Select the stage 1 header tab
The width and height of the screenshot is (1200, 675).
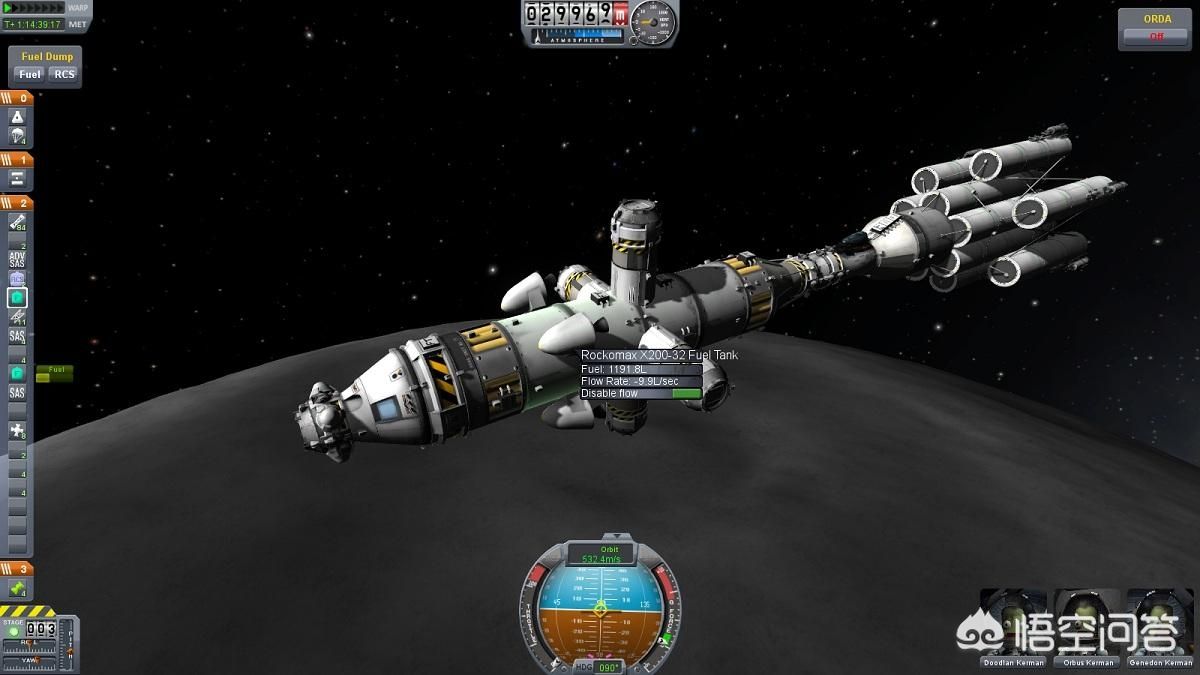coord(17,159)
